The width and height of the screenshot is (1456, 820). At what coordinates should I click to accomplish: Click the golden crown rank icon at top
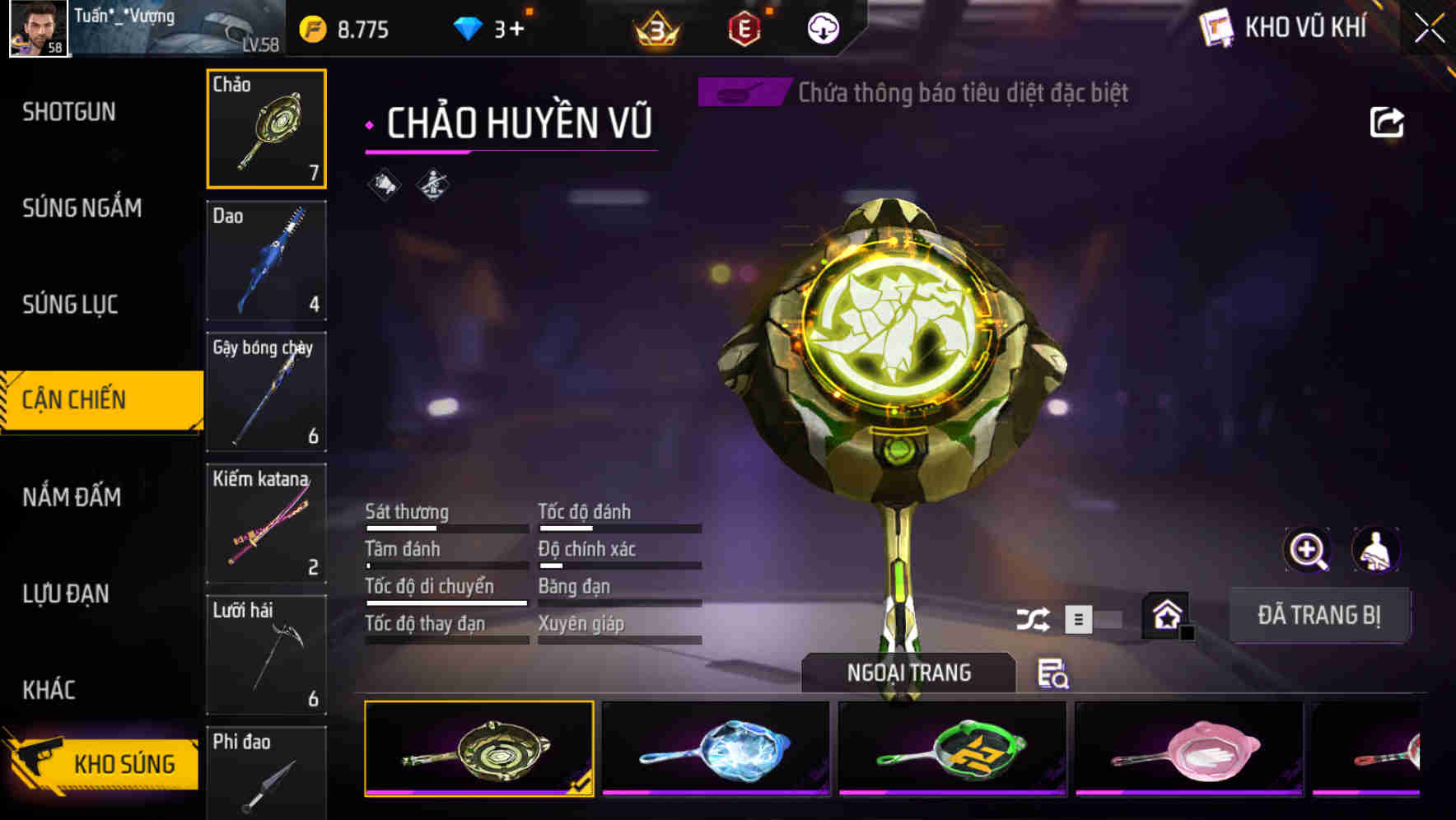point(655,27)
